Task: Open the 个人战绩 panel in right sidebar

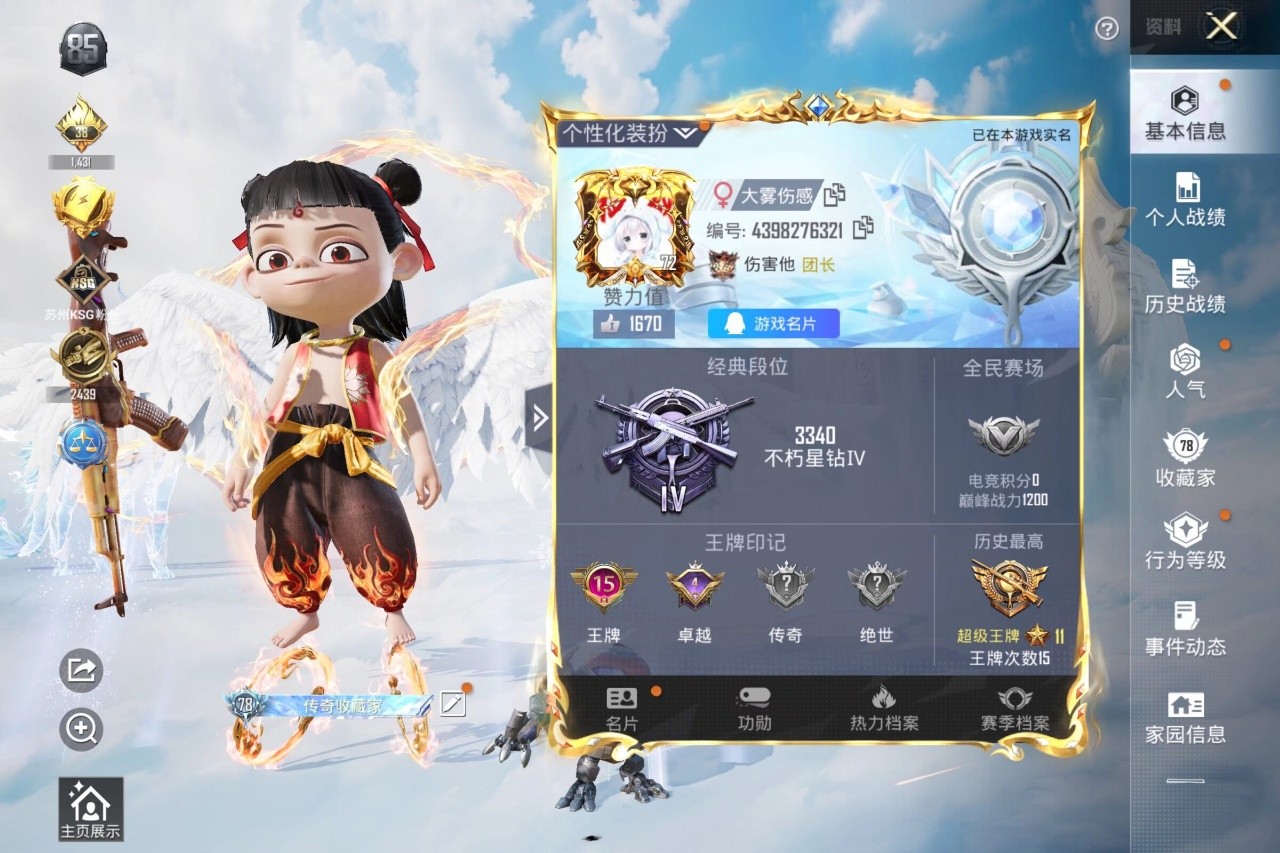Action: pos(1185,199)
